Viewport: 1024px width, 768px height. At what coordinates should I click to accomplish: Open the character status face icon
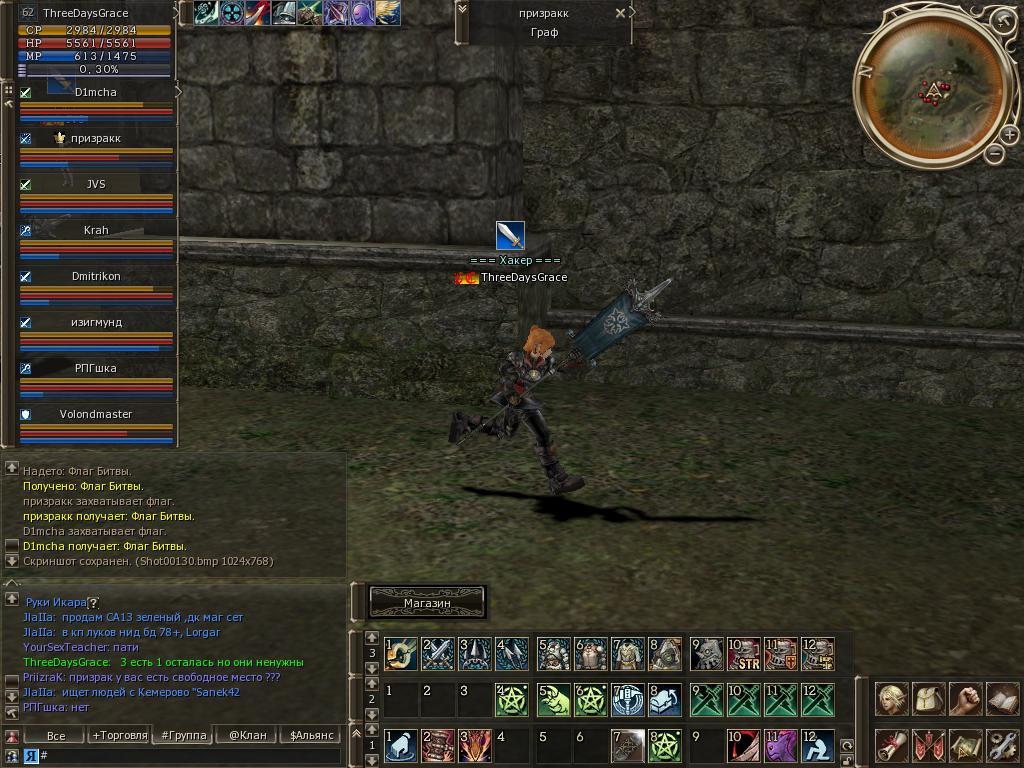coord(892,699)
